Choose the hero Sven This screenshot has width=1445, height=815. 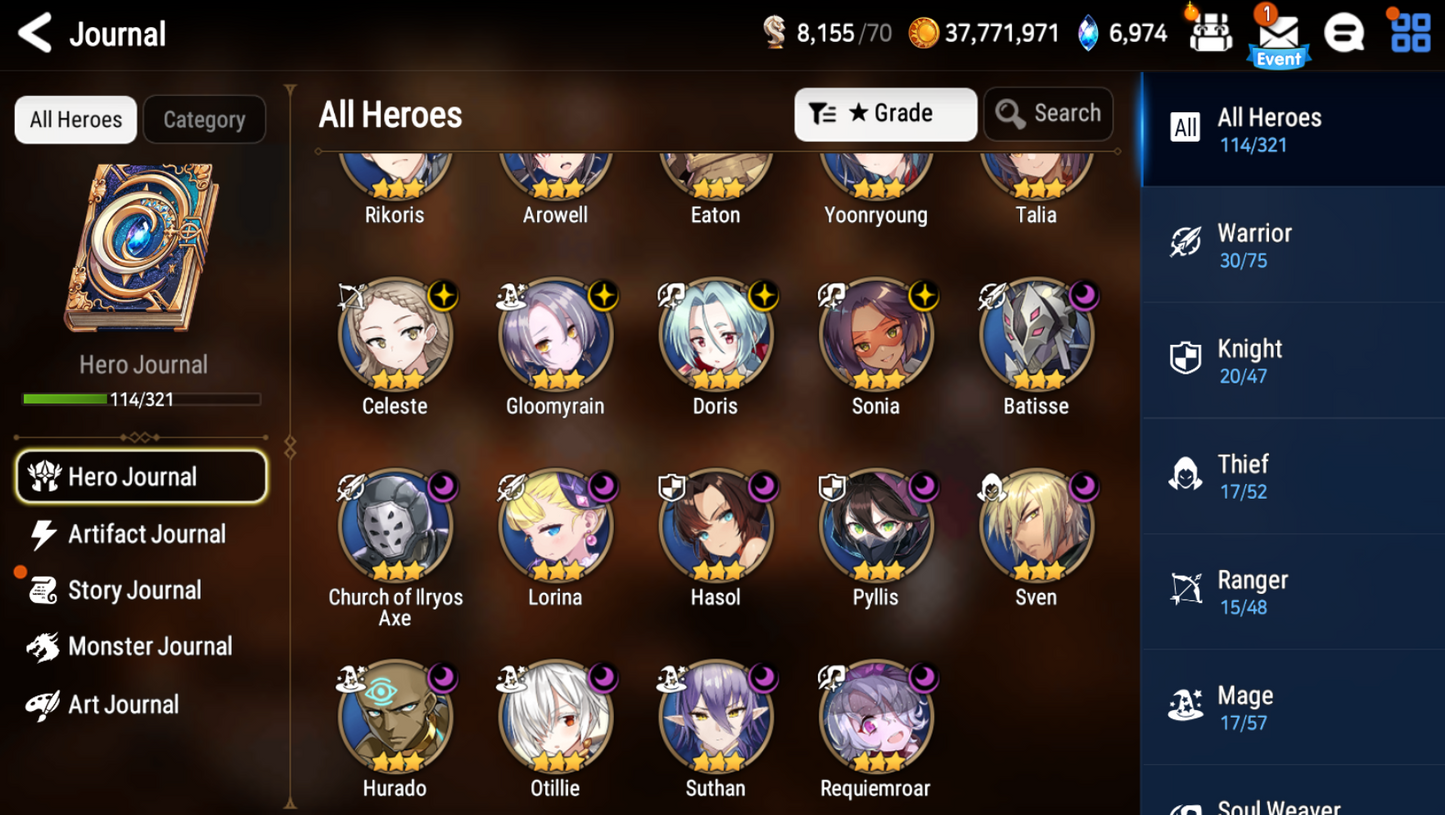(1036, 527)
